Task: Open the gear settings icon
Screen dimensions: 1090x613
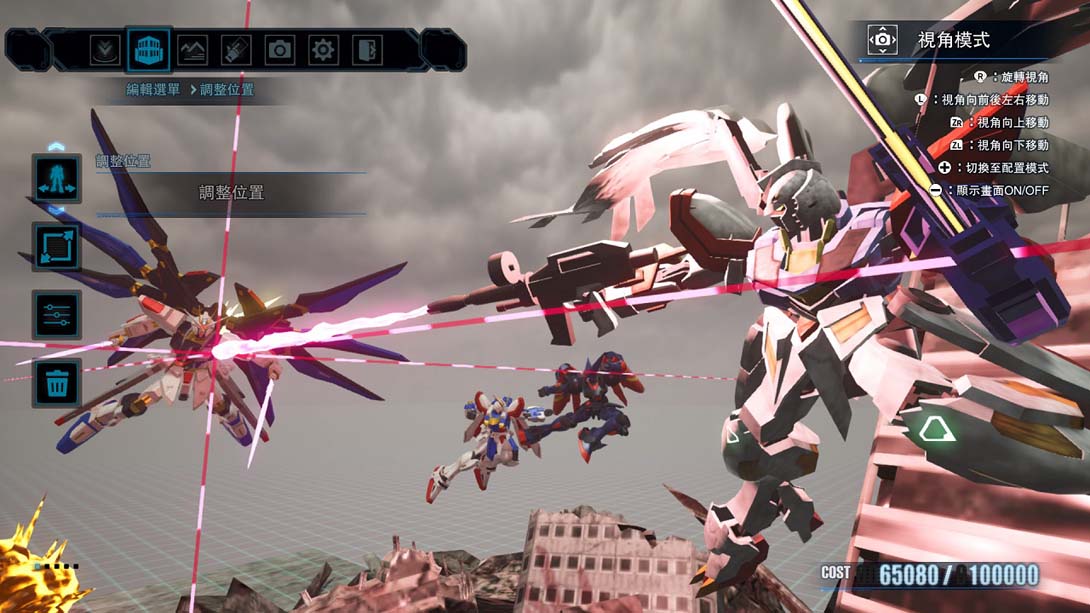Action: [x=323, y=49]
